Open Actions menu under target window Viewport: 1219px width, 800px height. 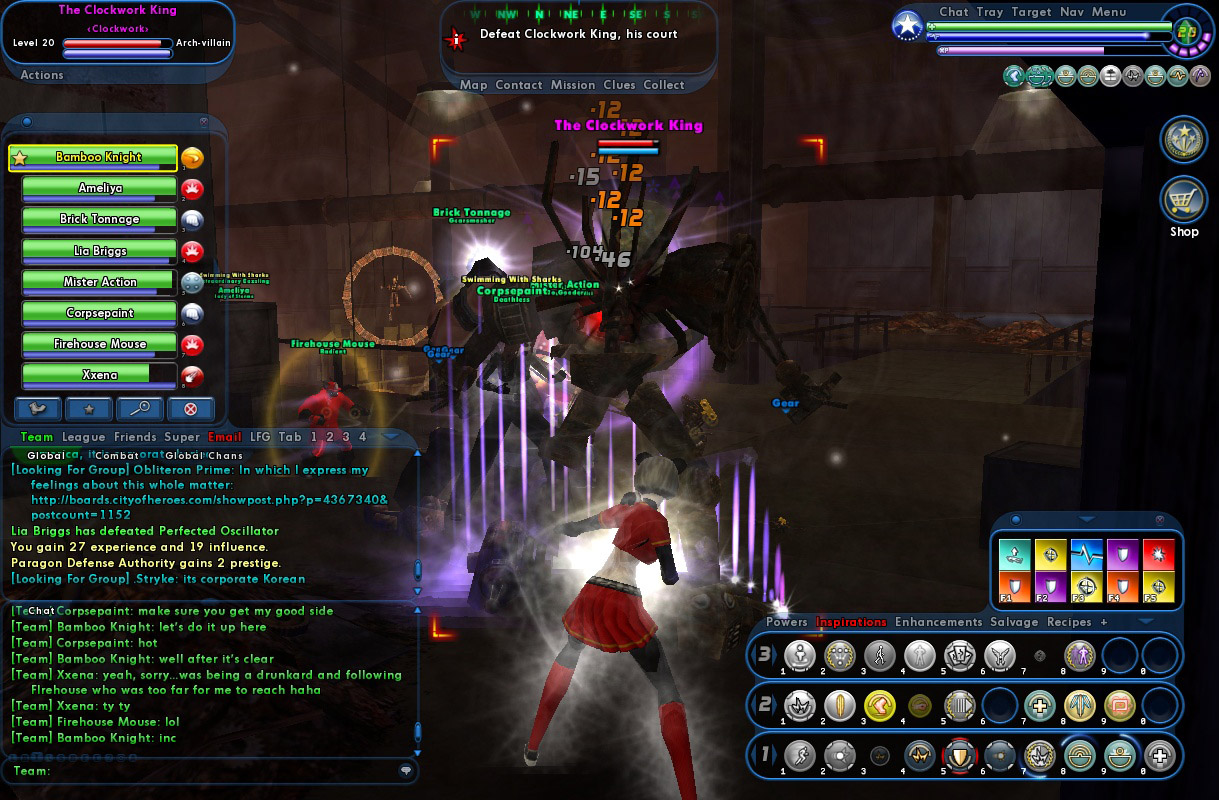(x=42, y=75)
